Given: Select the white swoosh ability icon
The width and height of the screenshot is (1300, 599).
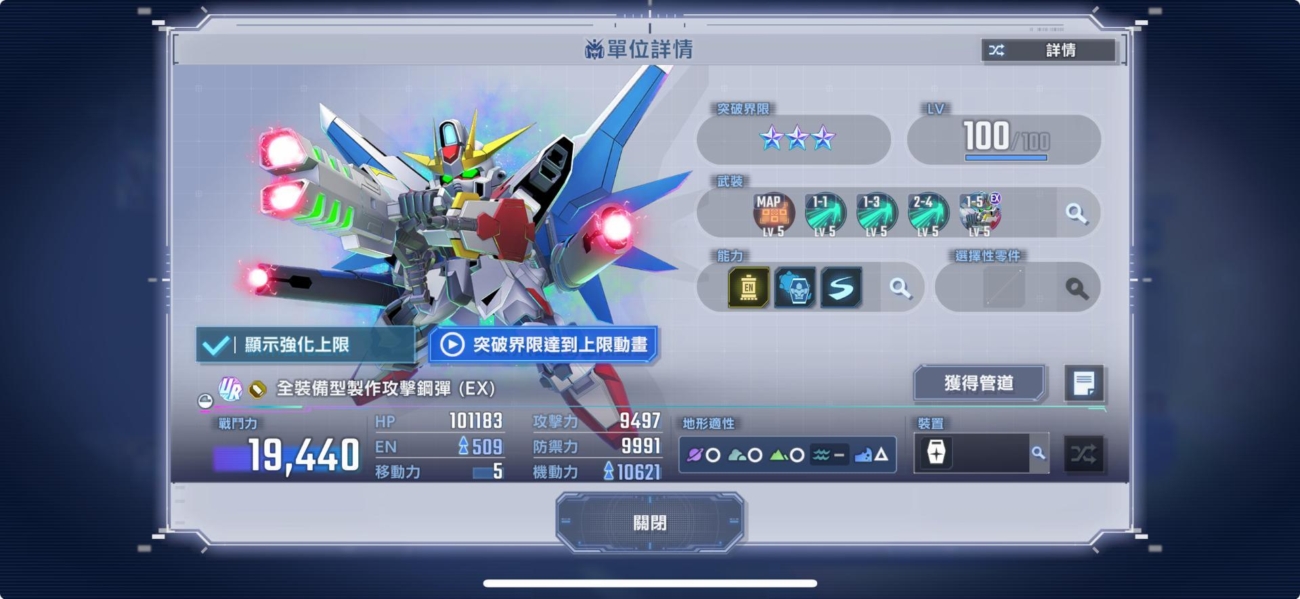Looking at the screenshot, I should coord(841,288).
